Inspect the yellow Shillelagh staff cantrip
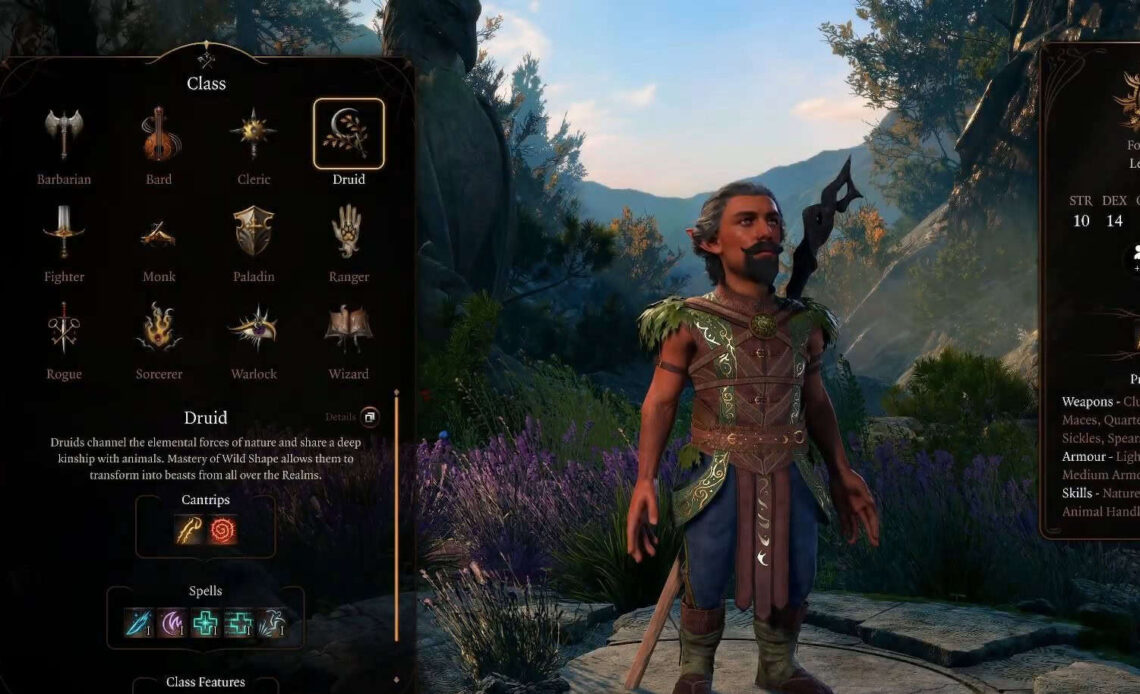The image size is (1140, 694). pos(190,530)
